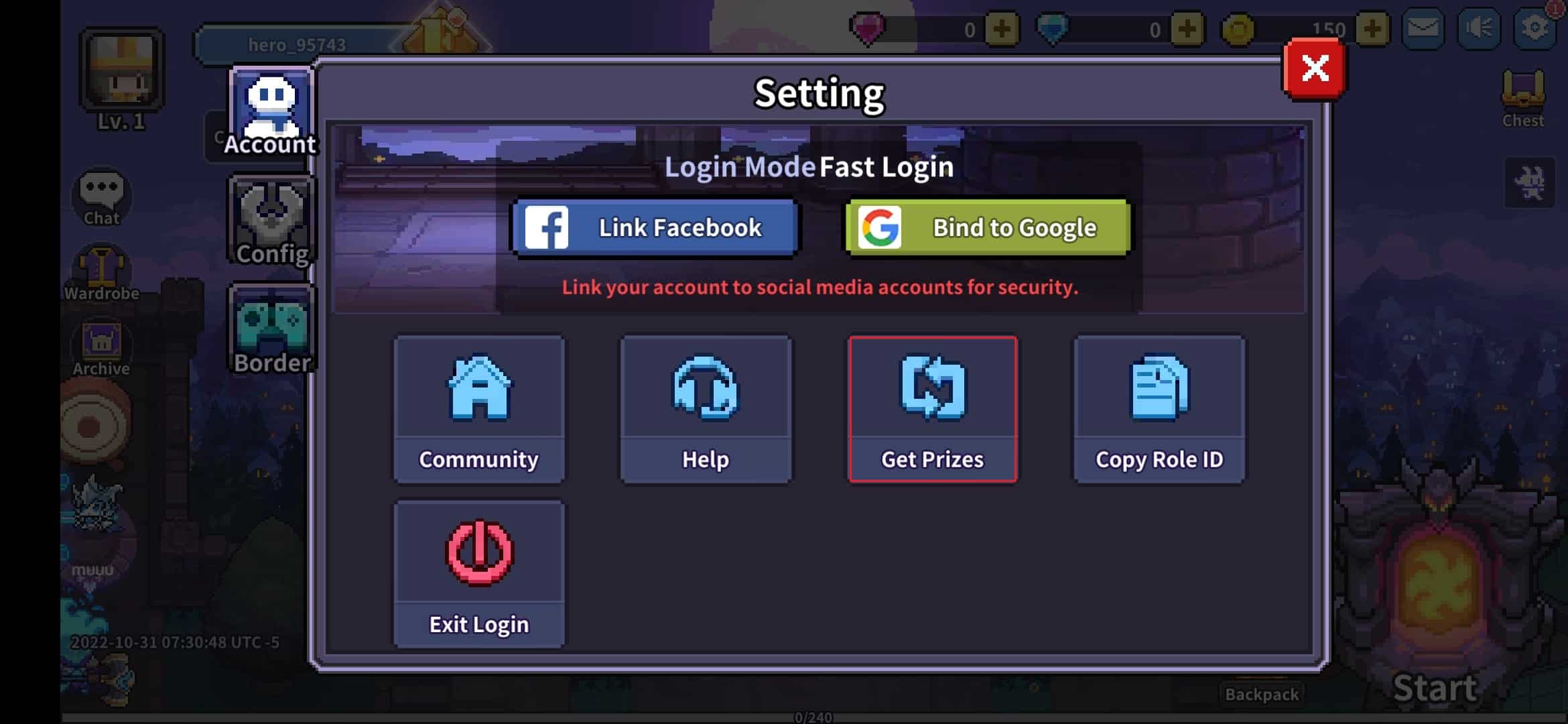Open the Chest icon
This screenshot has height=724, width=1568.
point(1522,98)
